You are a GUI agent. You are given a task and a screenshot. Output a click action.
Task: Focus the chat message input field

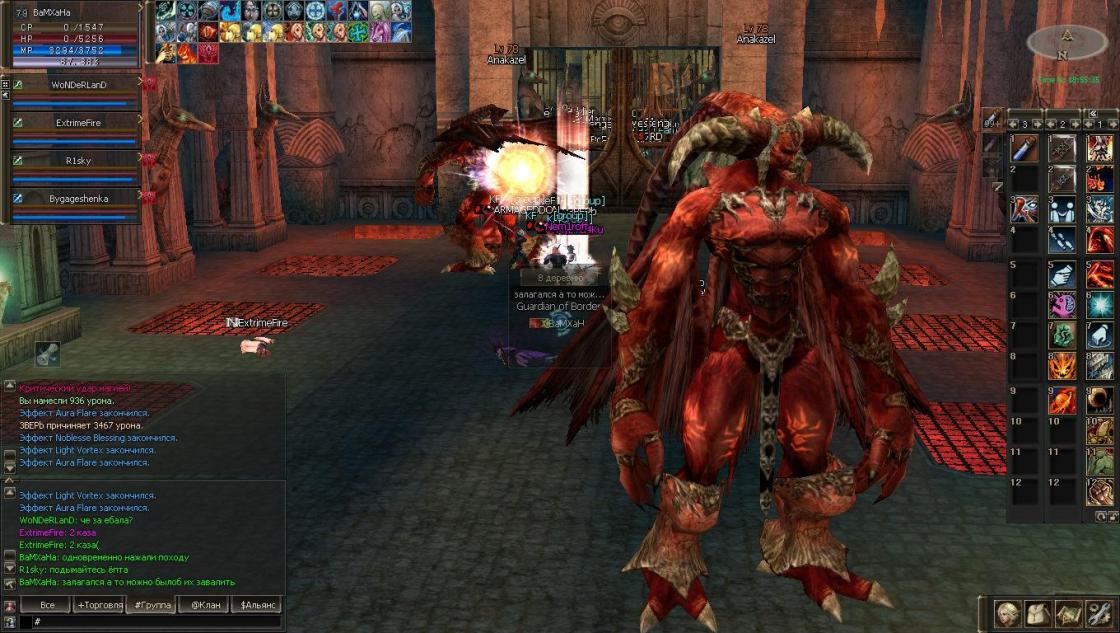coord(150,622)
